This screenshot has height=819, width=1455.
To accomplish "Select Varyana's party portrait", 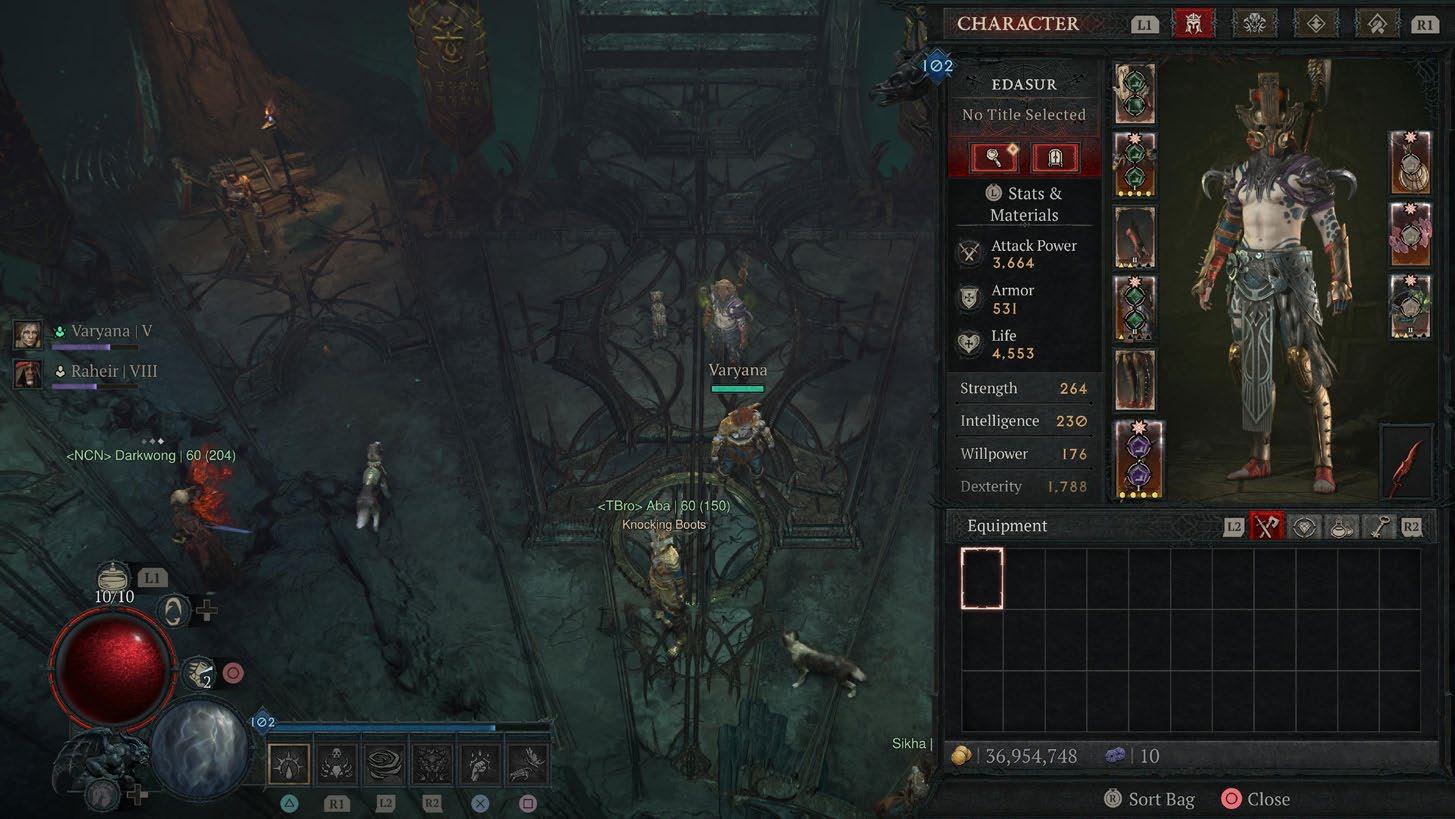I will tap(28, 334).
